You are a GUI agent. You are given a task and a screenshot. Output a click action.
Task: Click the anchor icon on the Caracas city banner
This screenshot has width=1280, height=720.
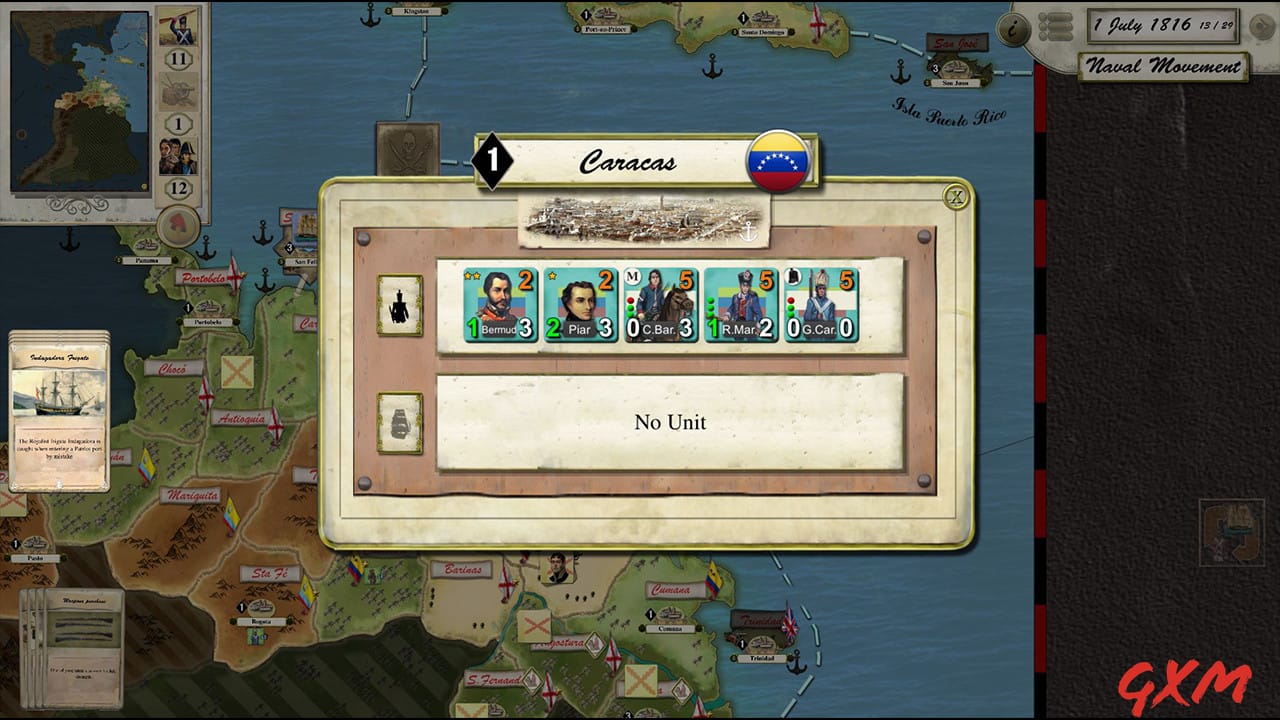click(747, 233)
